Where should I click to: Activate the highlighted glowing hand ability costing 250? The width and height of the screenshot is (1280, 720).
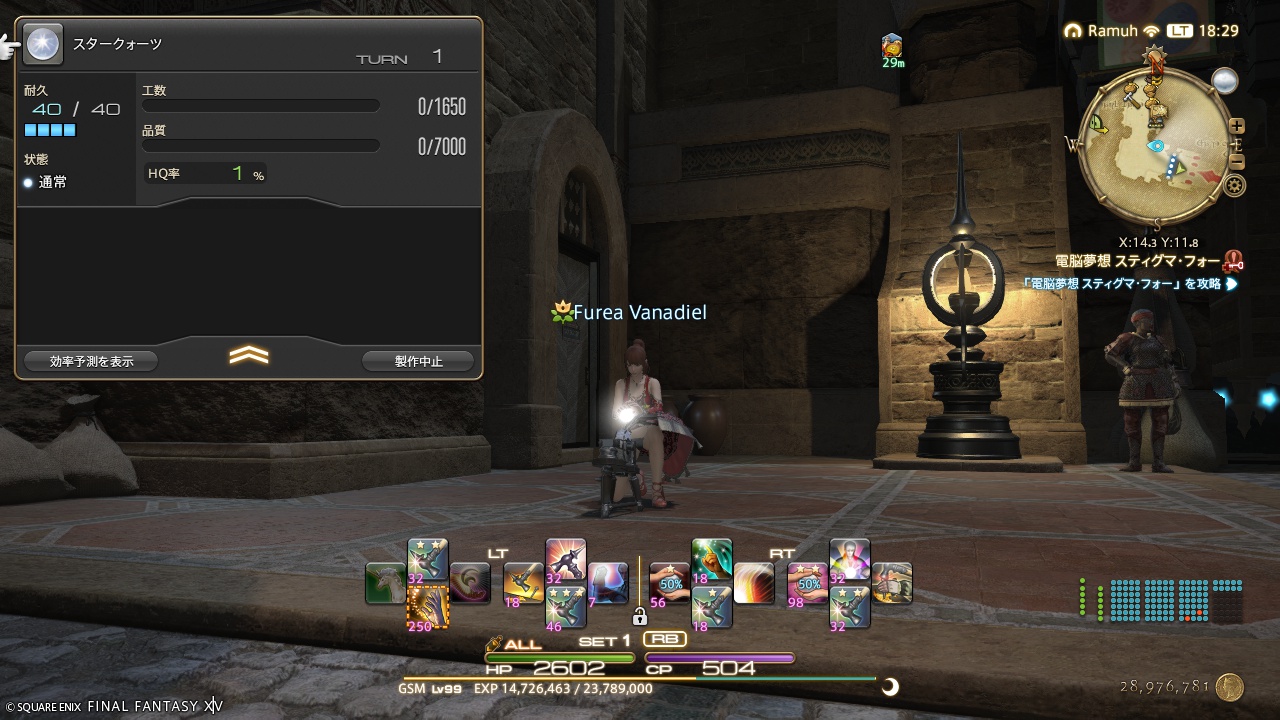[x=428, y=606]
